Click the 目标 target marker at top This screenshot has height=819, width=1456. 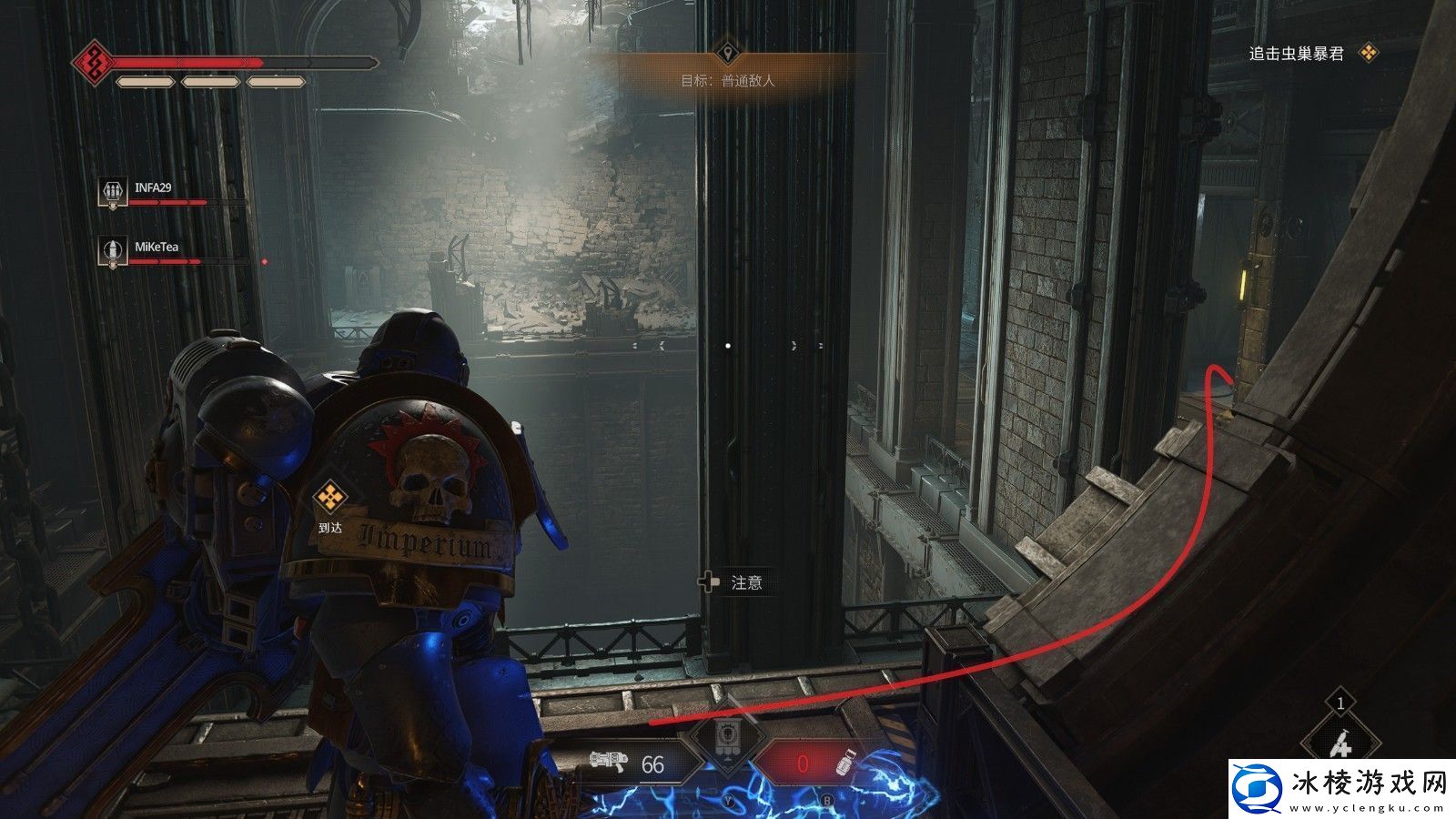[727, 51]
